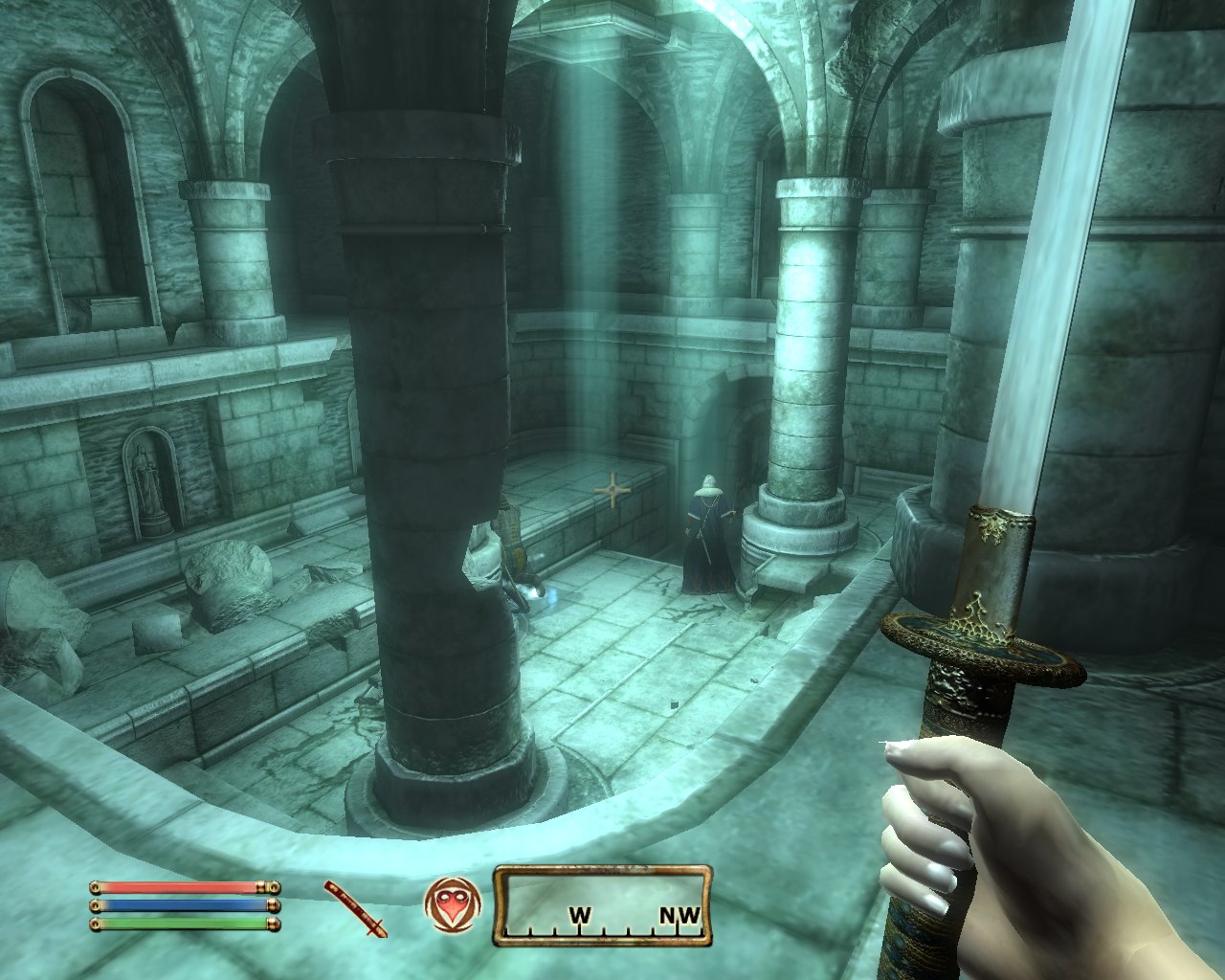1225x980 pixels.
Task: Click the compass direction bar
Action: [603, 905]
